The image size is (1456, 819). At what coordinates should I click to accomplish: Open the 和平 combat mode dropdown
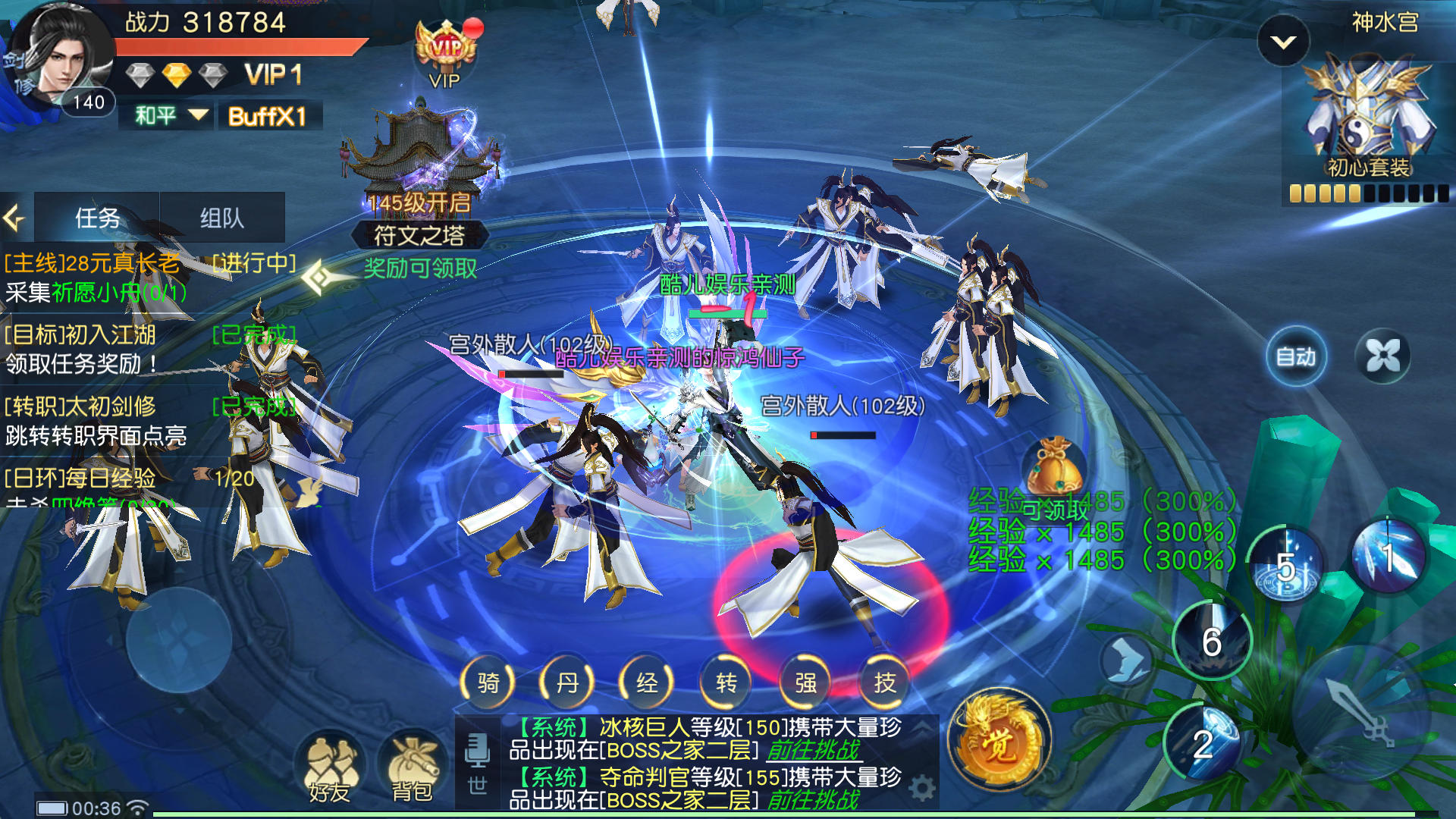170,116
